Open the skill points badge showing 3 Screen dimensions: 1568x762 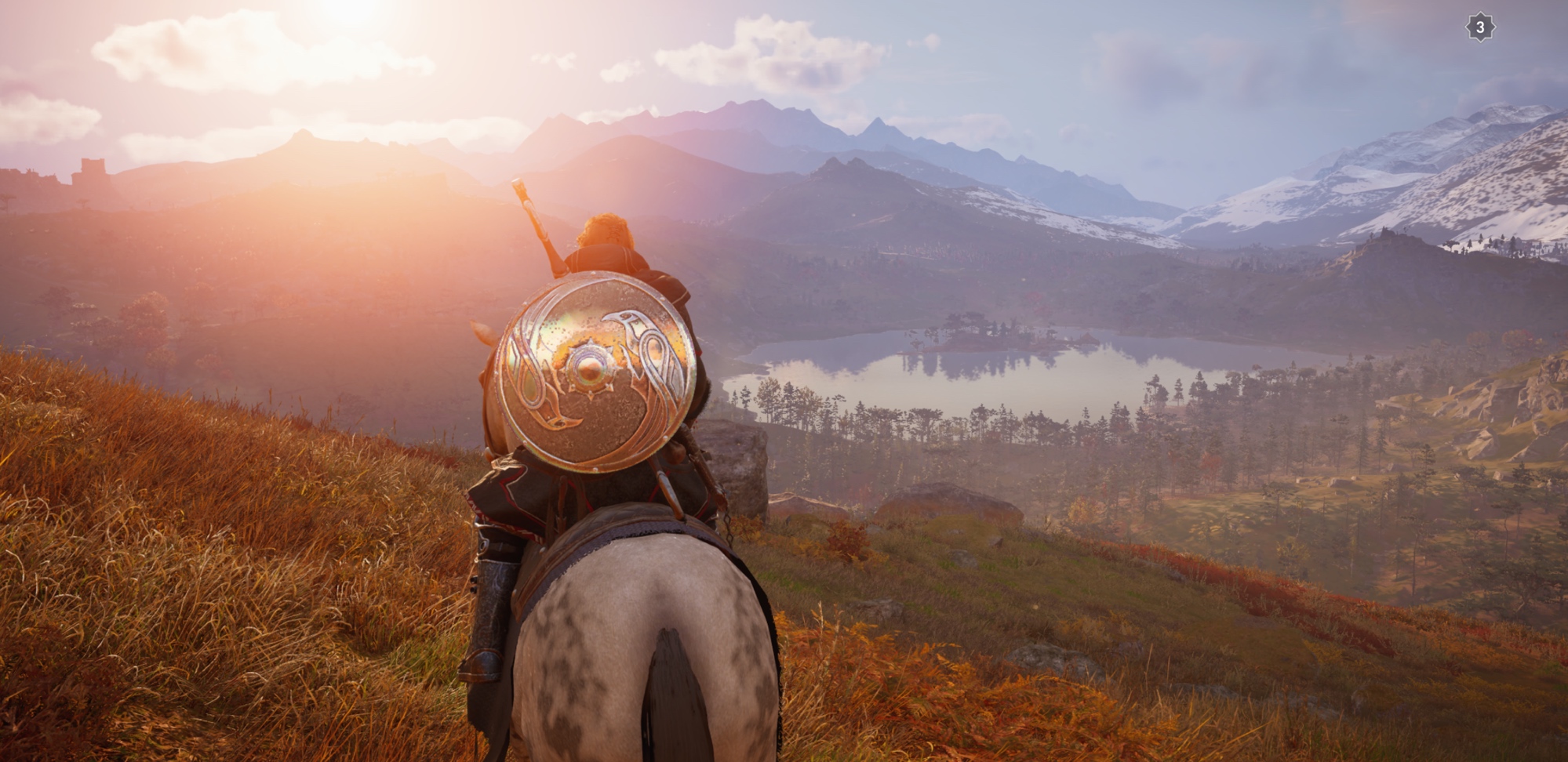click(x=1479, y=27)
